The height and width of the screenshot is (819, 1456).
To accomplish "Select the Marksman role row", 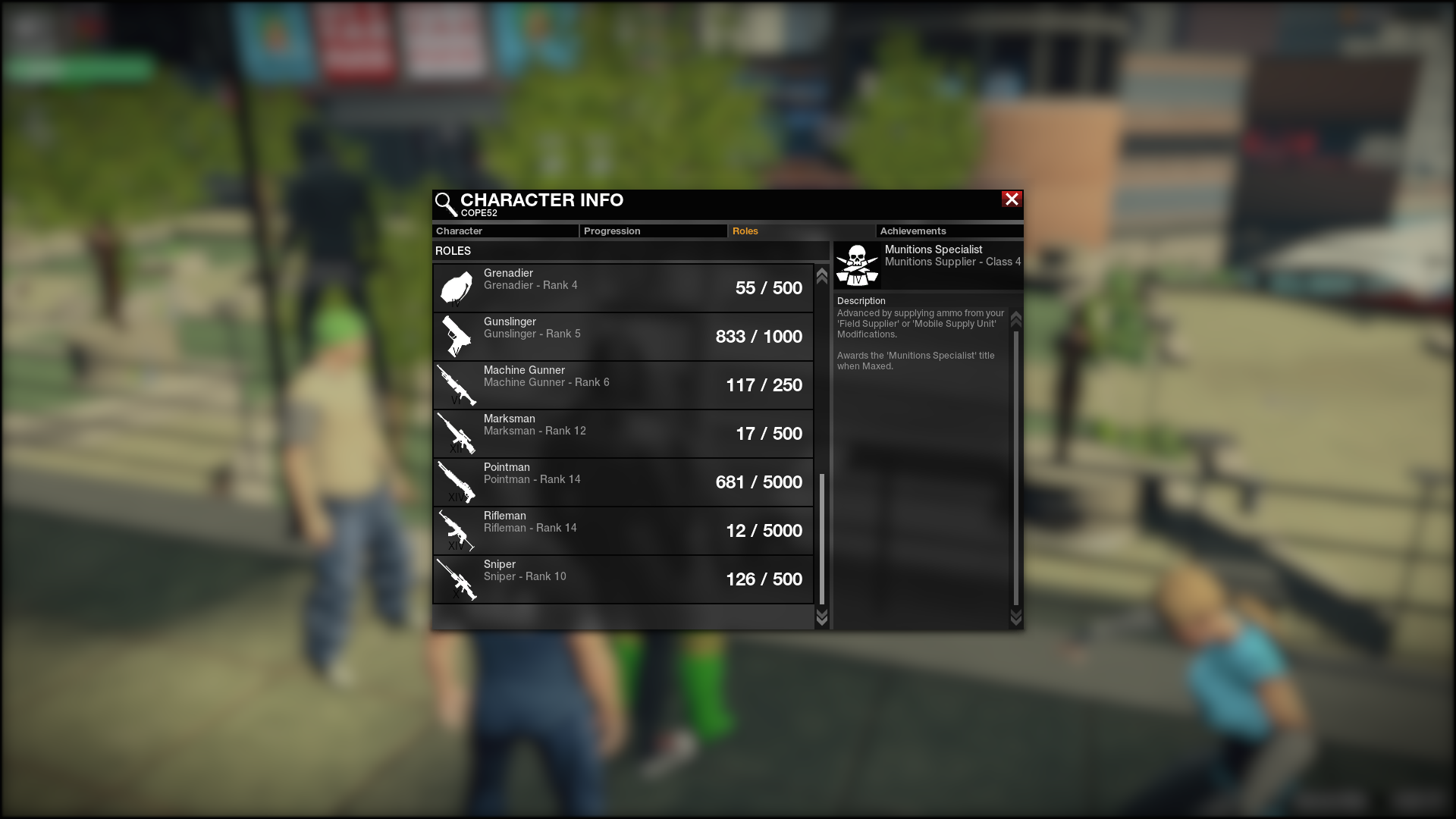I will tap(623, 434).
